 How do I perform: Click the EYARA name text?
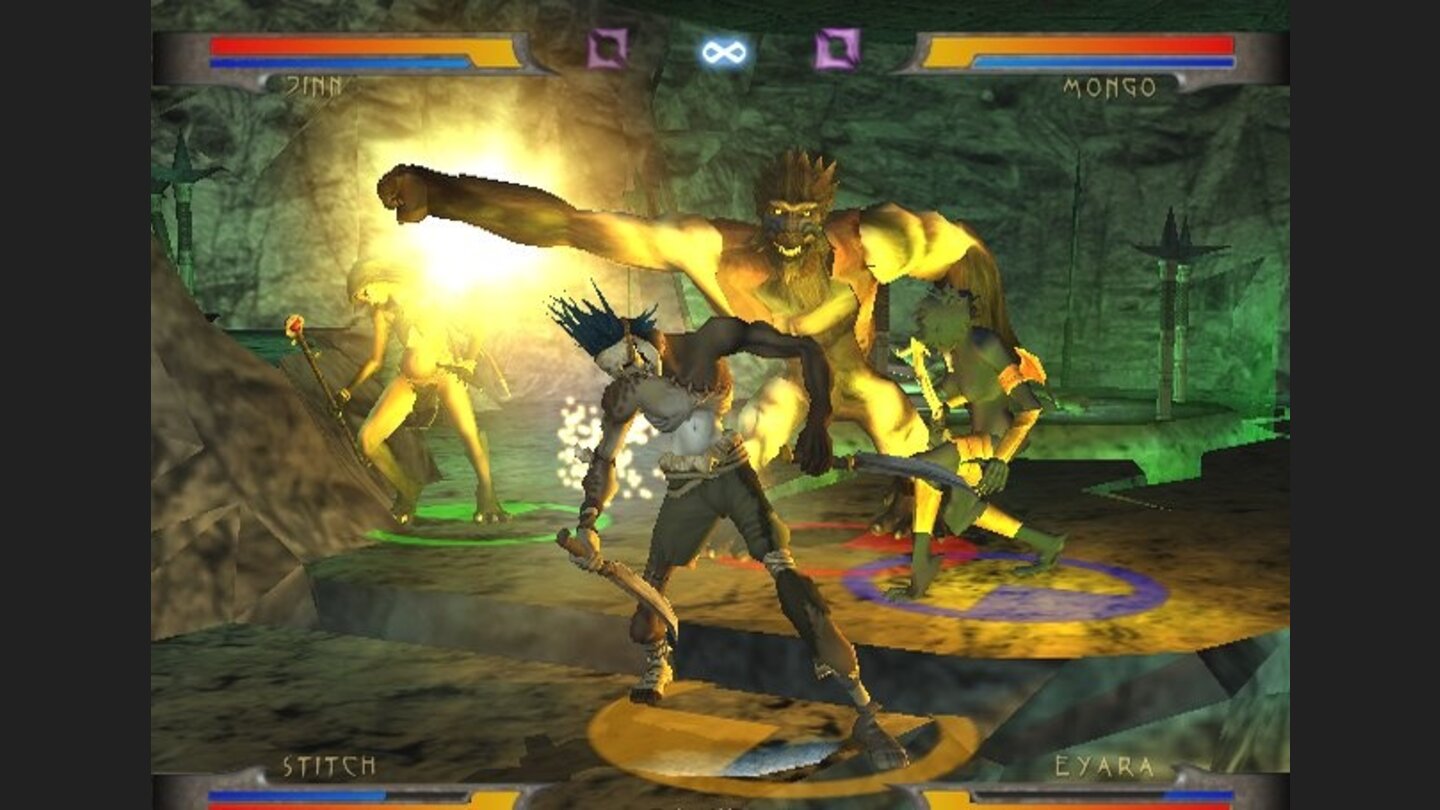point(1103,763)
